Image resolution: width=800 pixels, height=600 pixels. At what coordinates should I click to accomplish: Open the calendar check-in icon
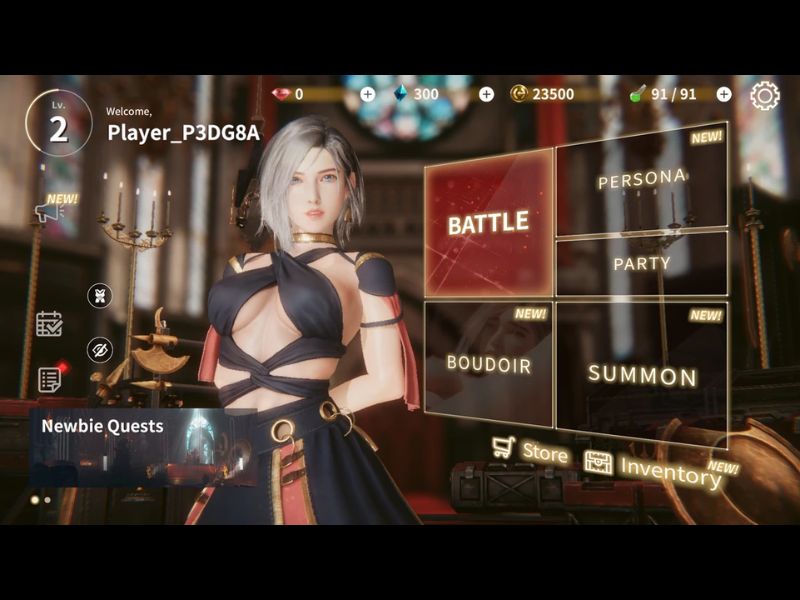tap(49, 323)
